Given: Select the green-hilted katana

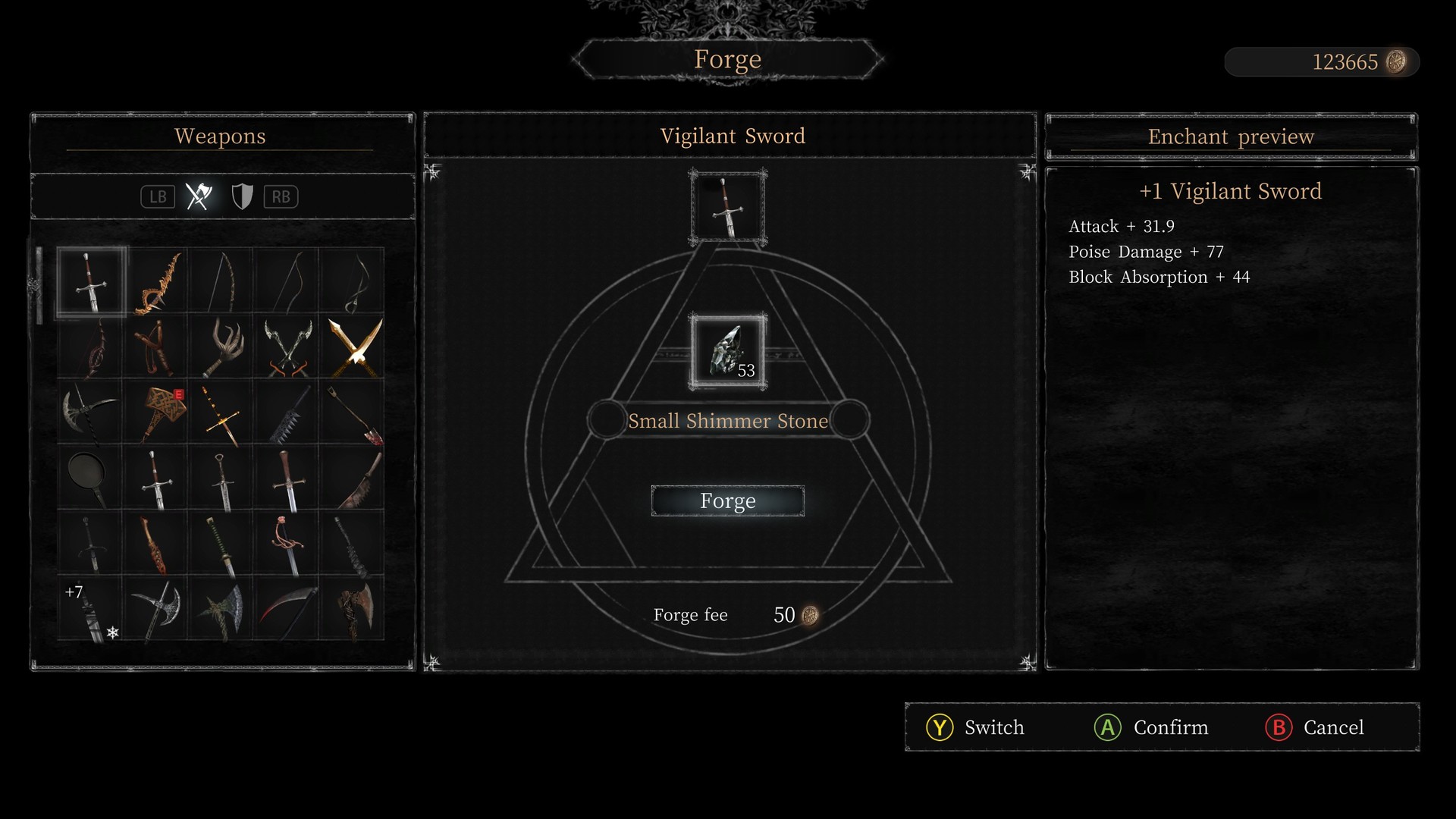Looking at the screenshot, I should click(222, 542).
